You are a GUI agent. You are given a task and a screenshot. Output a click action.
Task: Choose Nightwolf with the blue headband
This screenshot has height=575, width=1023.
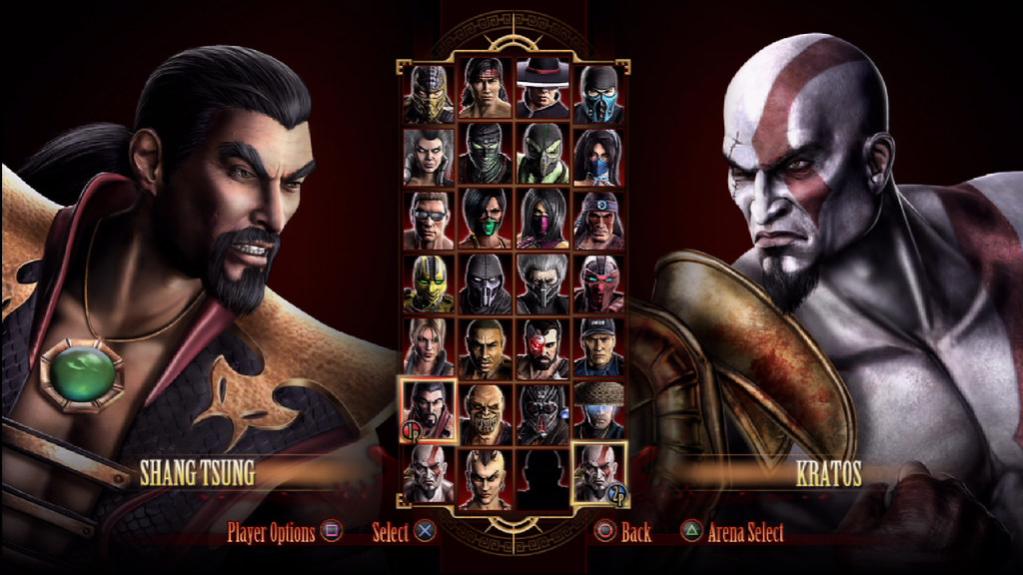coord(599,219)
